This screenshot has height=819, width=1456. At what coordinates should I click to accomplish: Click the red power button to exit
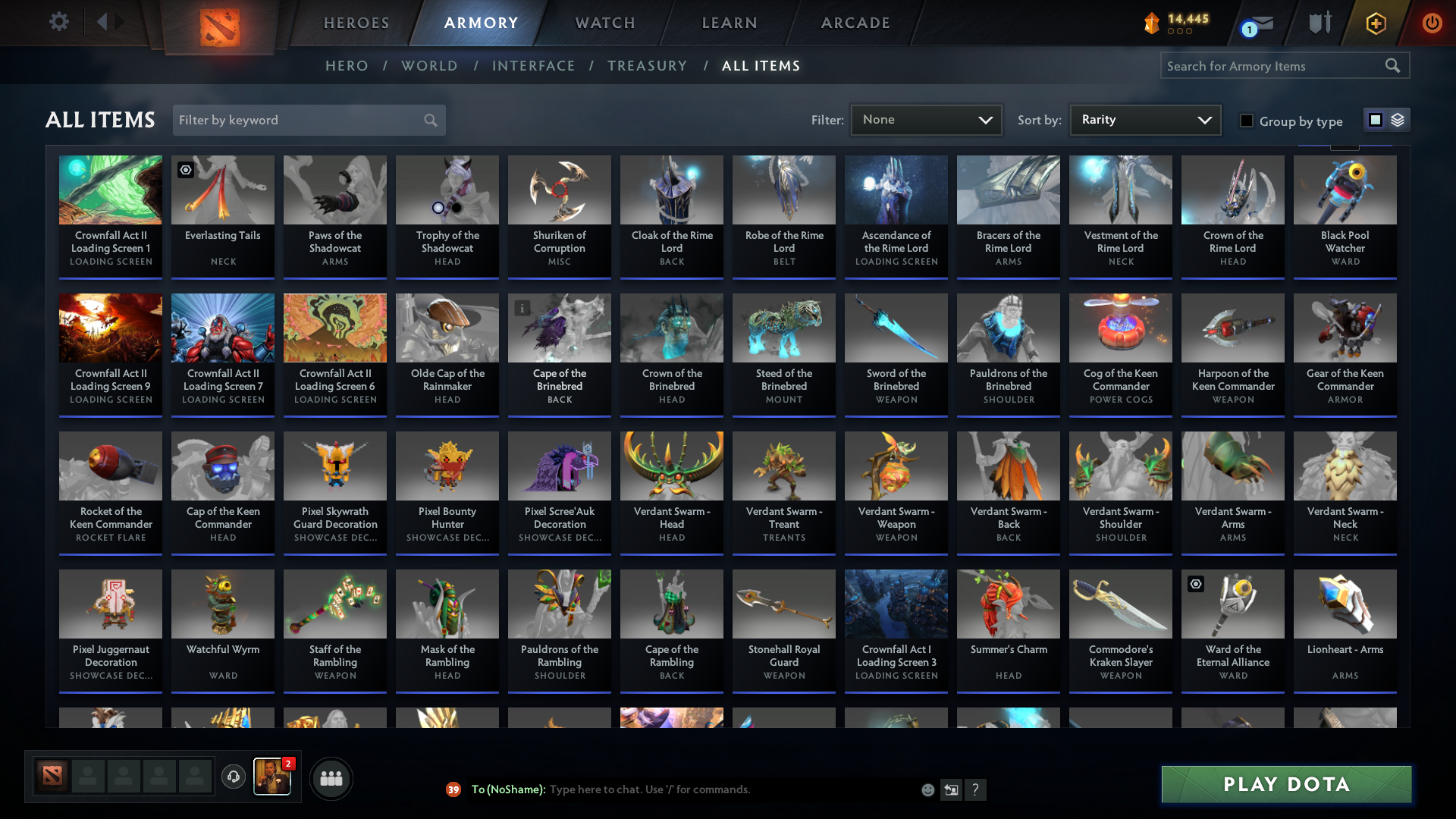(x=1432, y=23)
